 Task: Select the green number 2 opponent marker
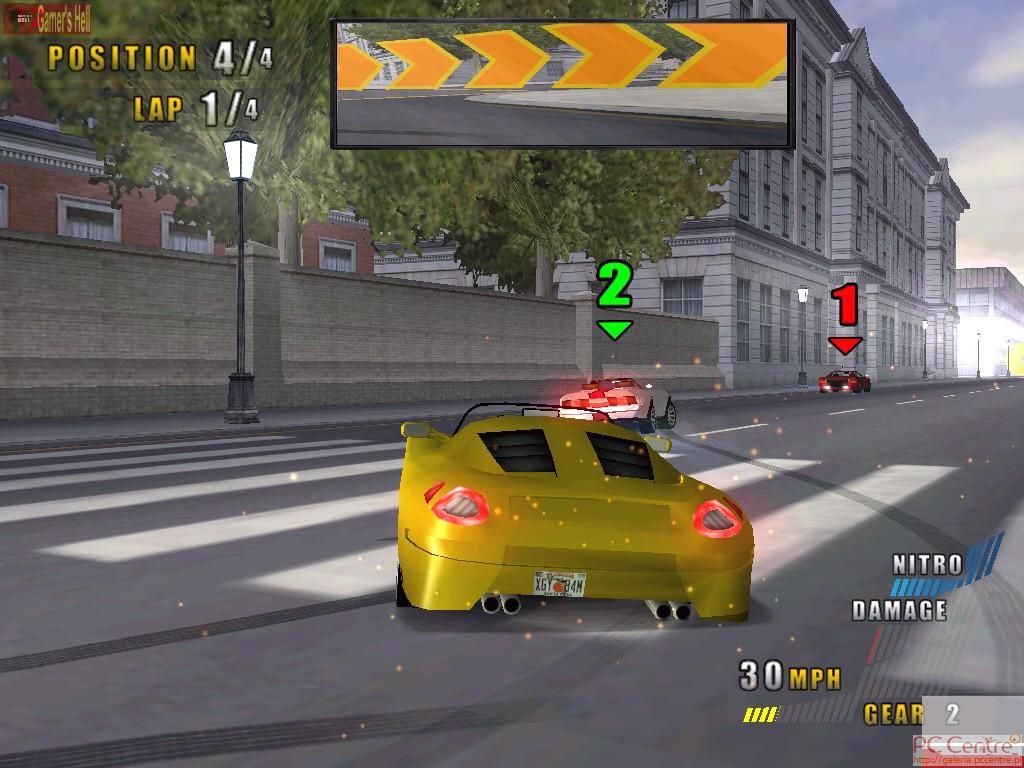point(614,296)
